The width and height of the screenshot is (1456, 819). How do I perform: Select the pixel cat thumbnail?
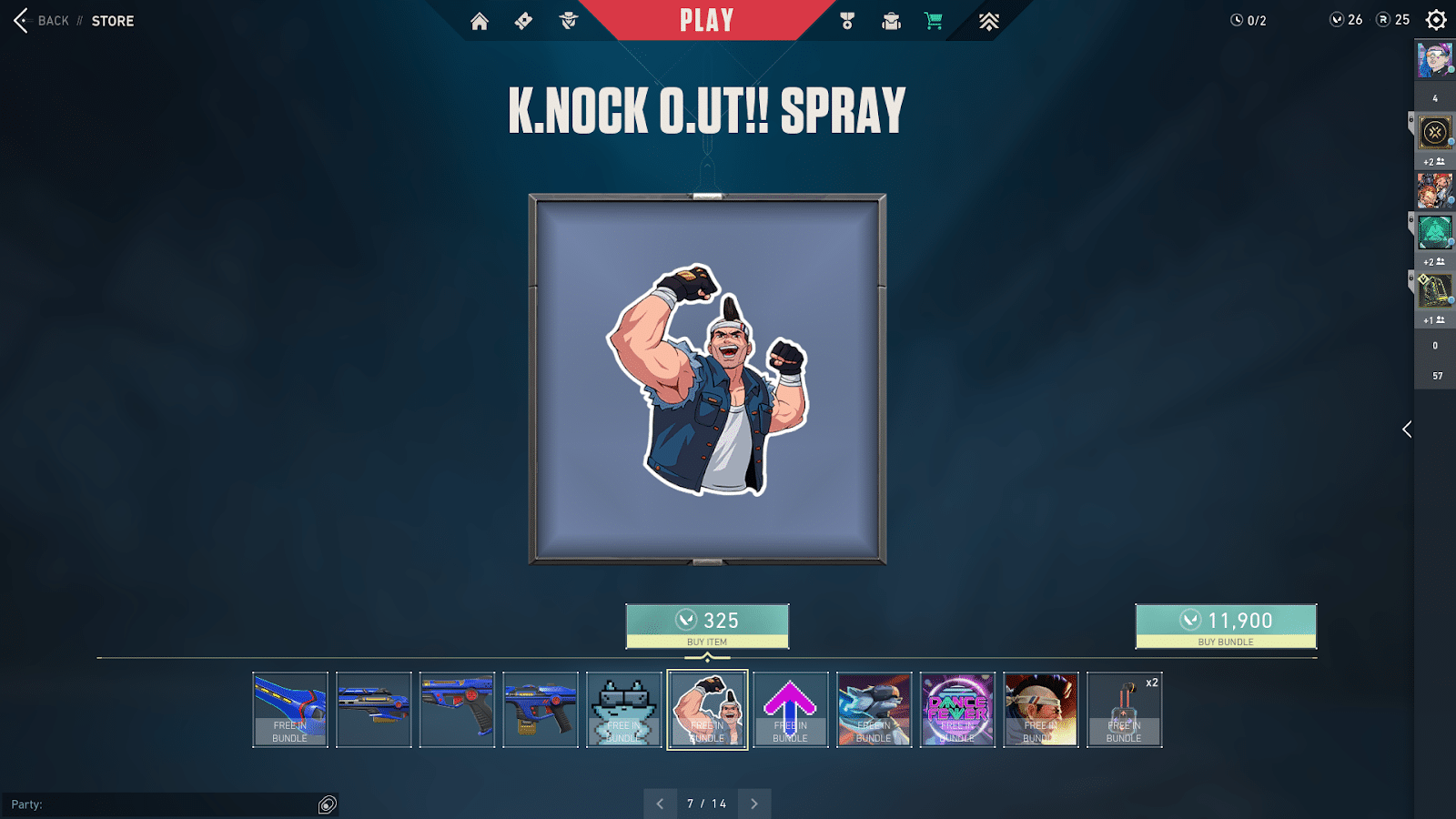[x=624, y=710]
